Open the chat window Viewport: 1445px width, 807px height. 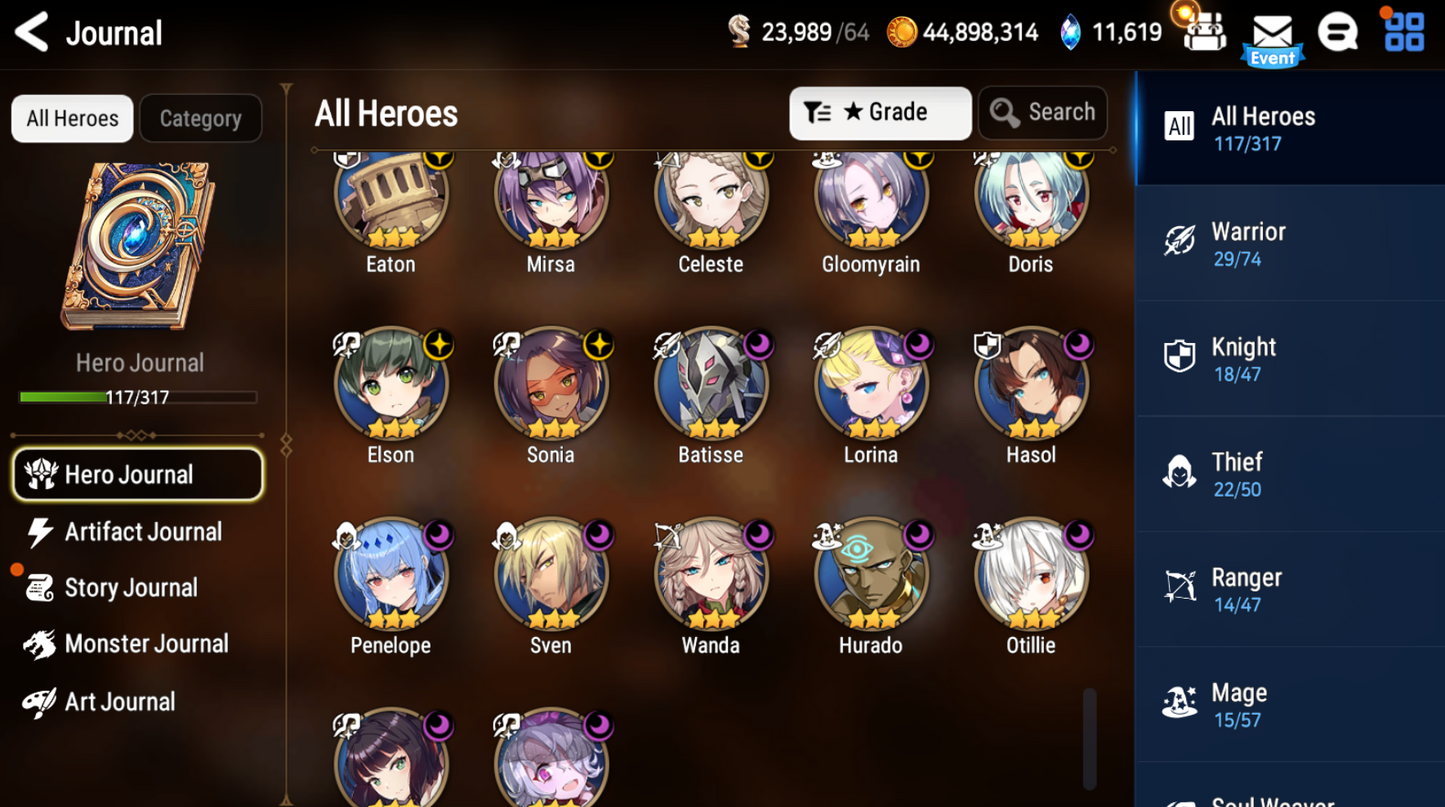coord(1338,31)
